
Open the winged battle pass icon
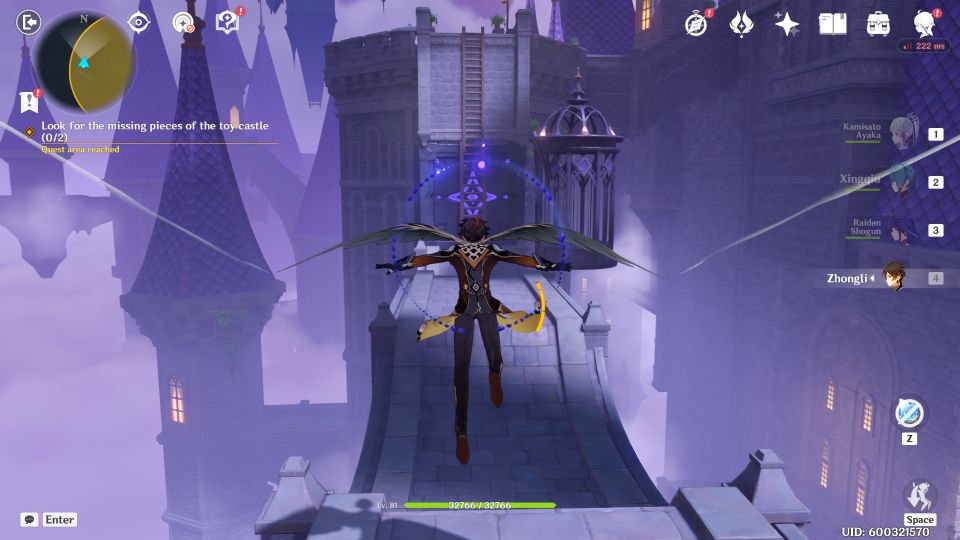point(741,24)
